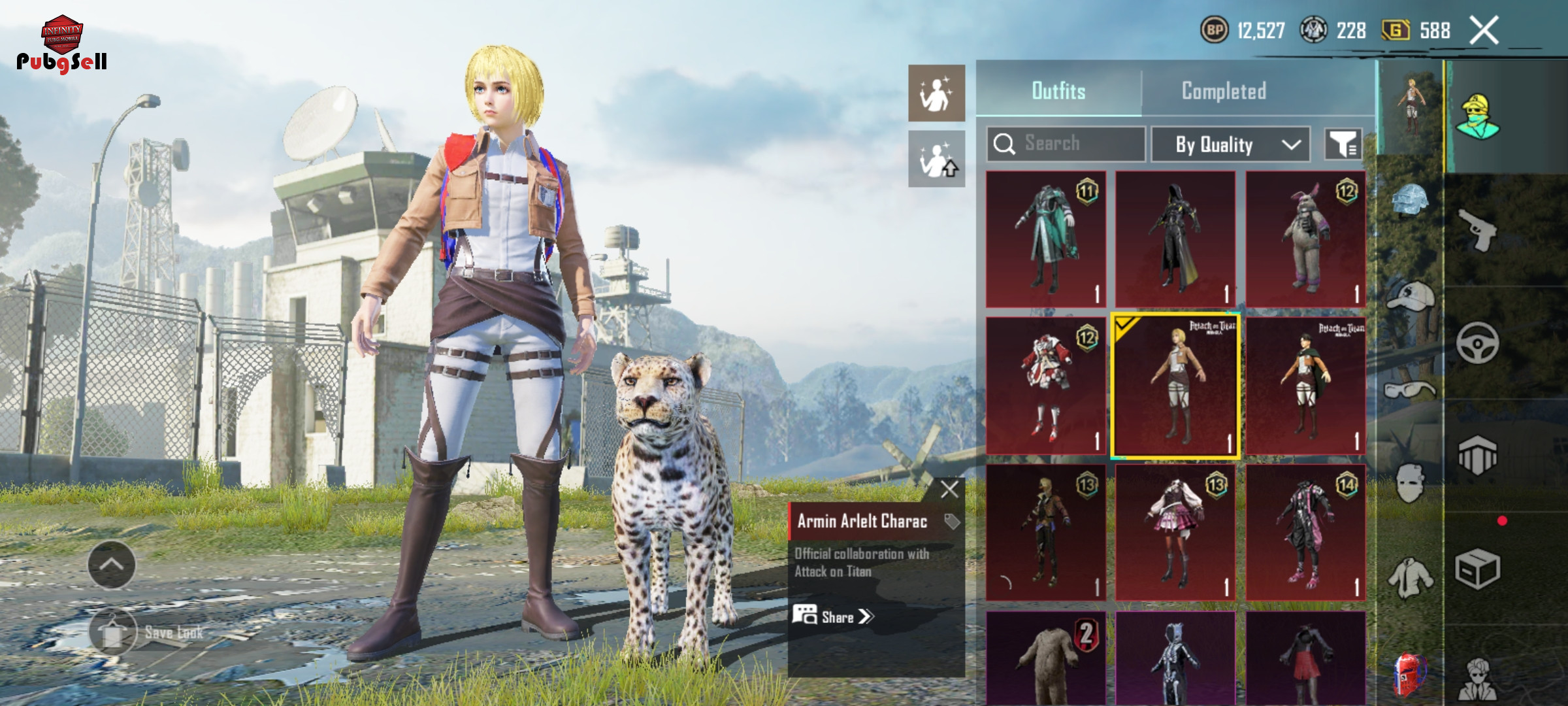This screenshot has height=706, width=1568.
Task: Expand the up-arrow panel button
Action: tap(112, 565)
